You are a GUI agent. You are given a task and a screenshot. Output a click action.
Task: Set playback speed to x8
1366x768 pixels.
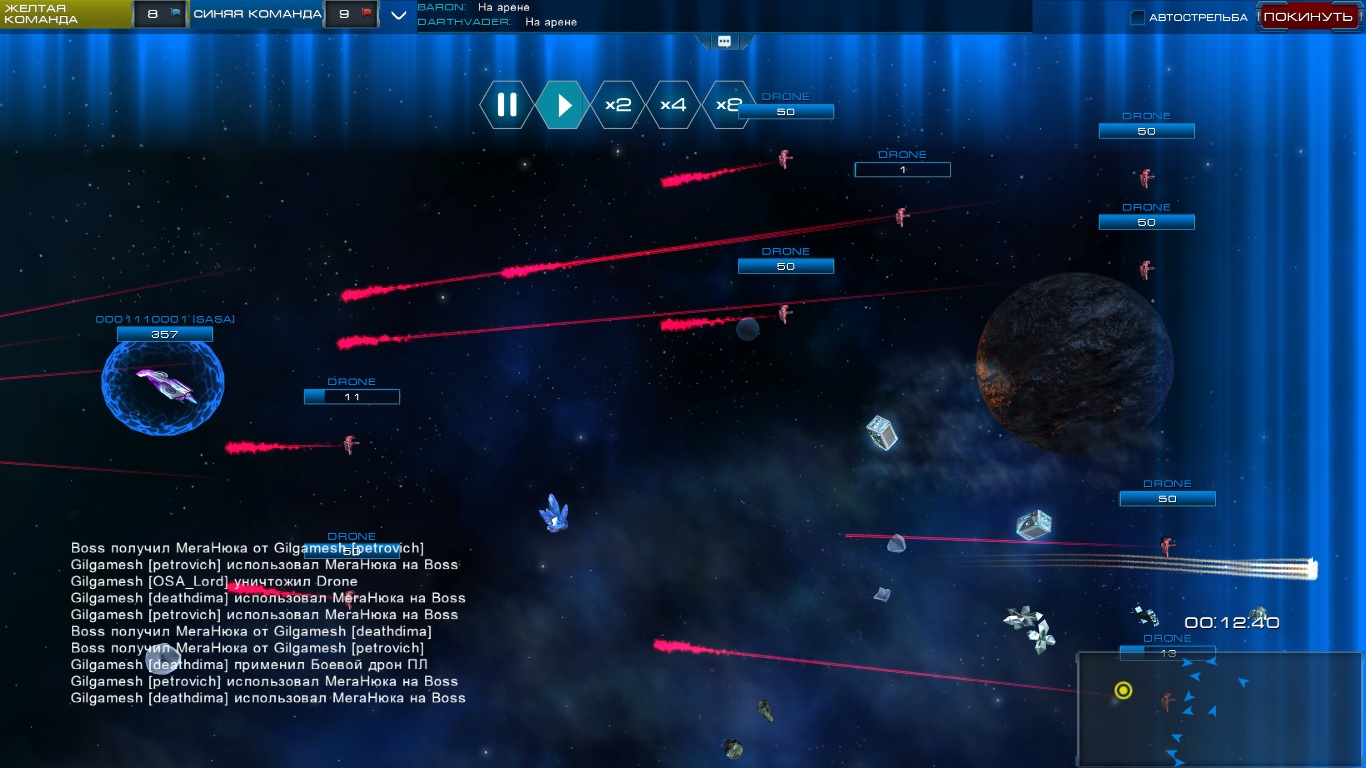pos(723,105)
